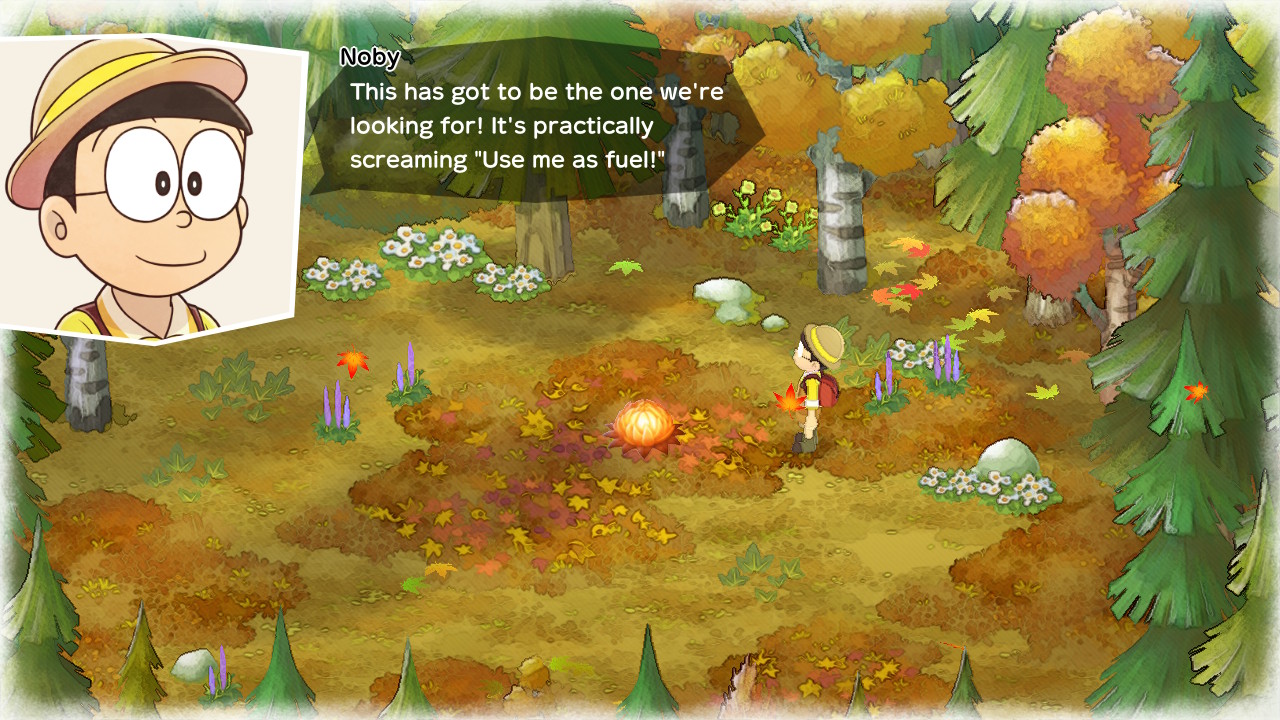1280x720 pixels.
Task: Click the red flower left of center
Action: pos(351,361)
